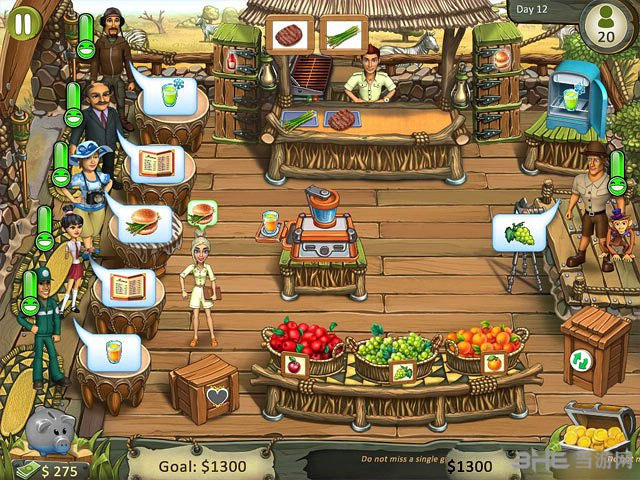The width and height of the screenshot is (640, 480).
Task: Click the green drink order bubble
Action: (166, 98)
